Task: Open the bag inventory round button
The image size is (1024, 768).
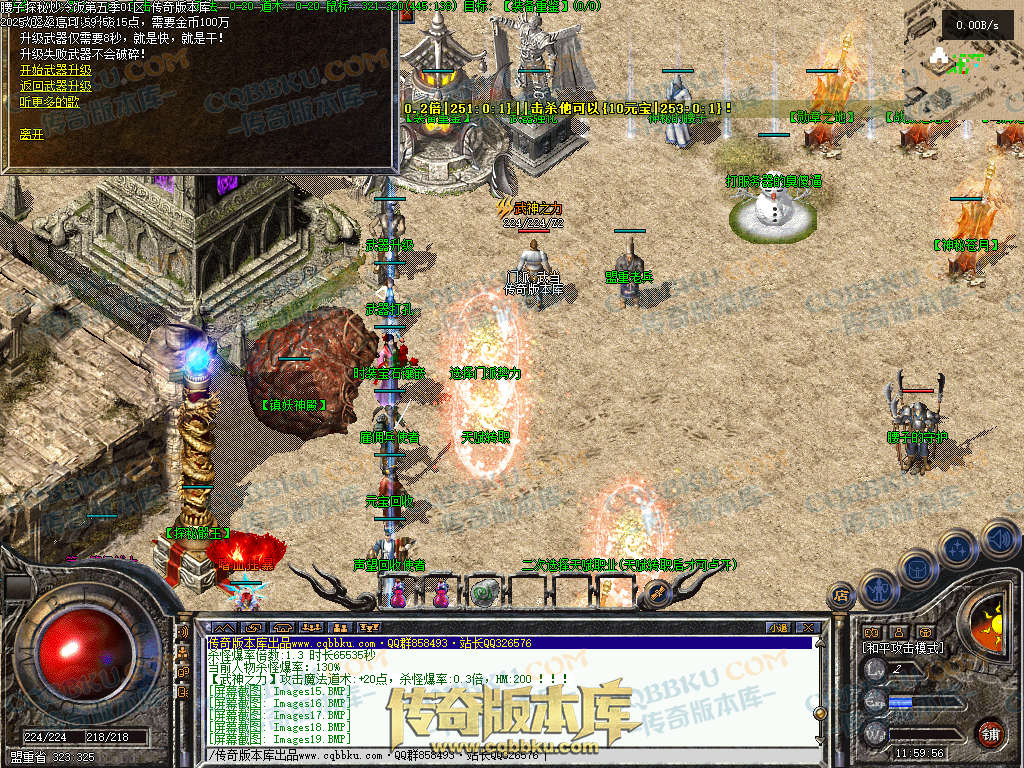Action: click(916, 567)
